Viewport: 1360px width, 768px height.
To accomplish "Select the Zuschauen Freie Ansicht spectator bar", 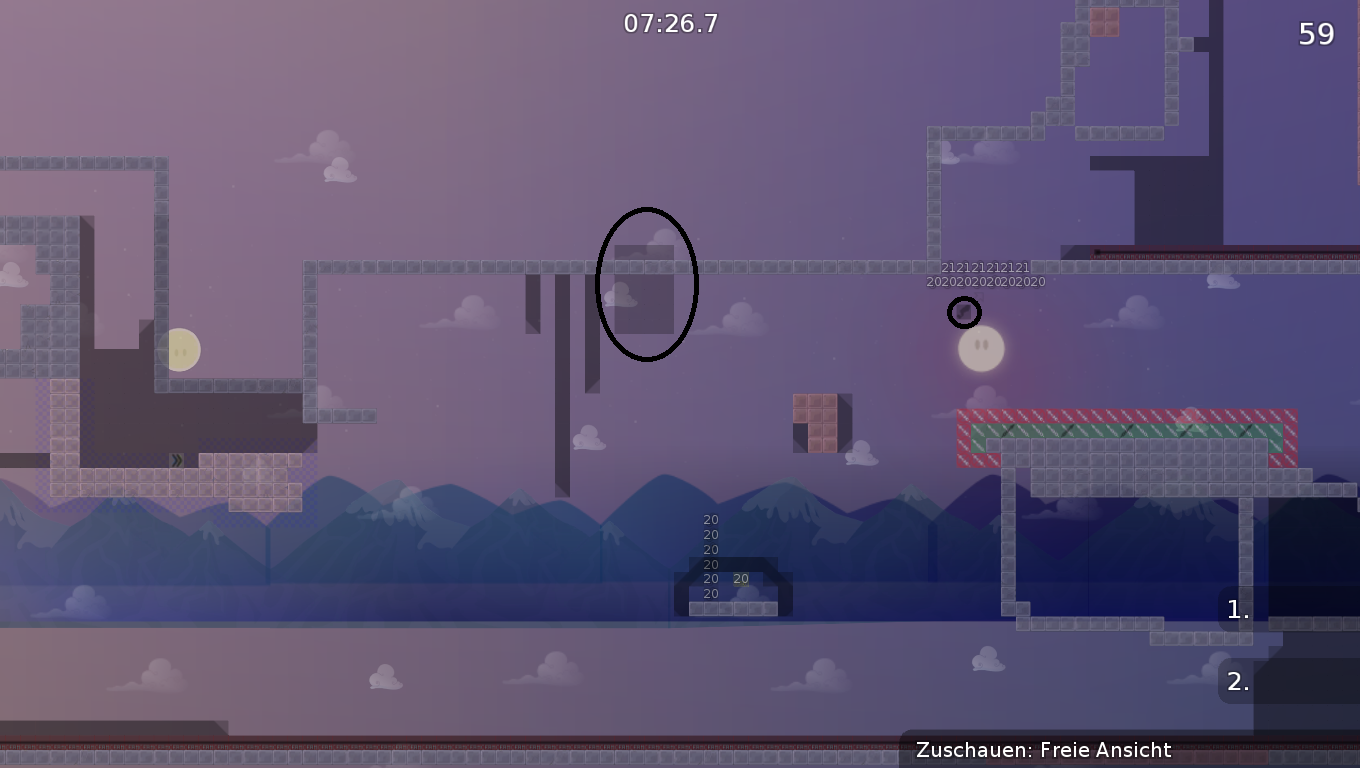I will 1044,750.
